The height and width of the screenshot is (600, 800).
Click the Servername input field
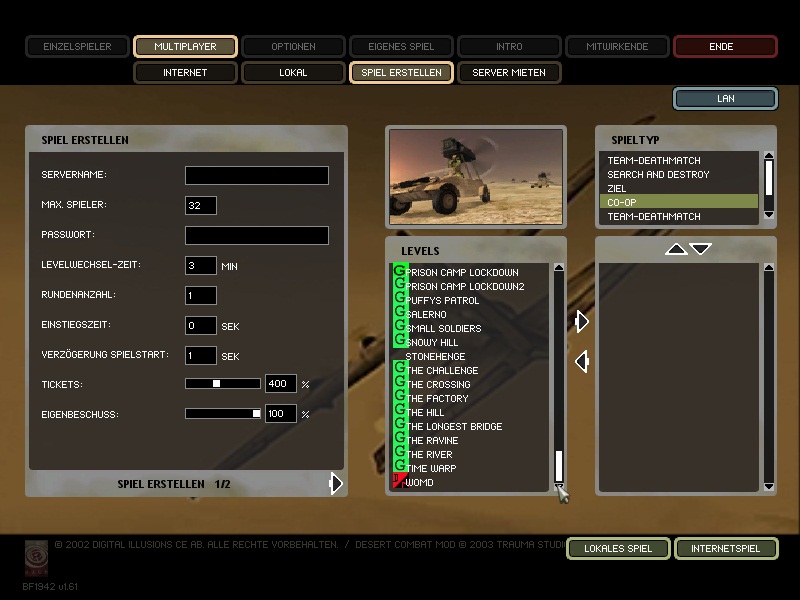click(x=257, y=176)
